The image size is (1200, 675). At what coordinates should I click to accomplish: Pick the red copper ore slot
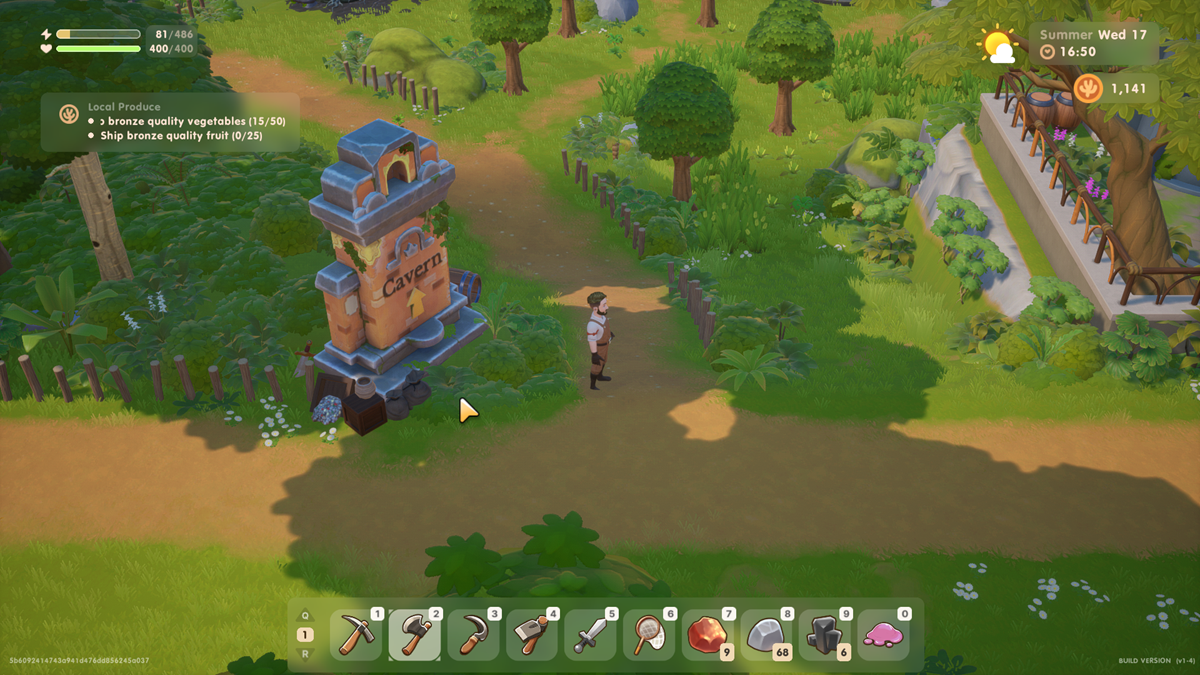708,635
